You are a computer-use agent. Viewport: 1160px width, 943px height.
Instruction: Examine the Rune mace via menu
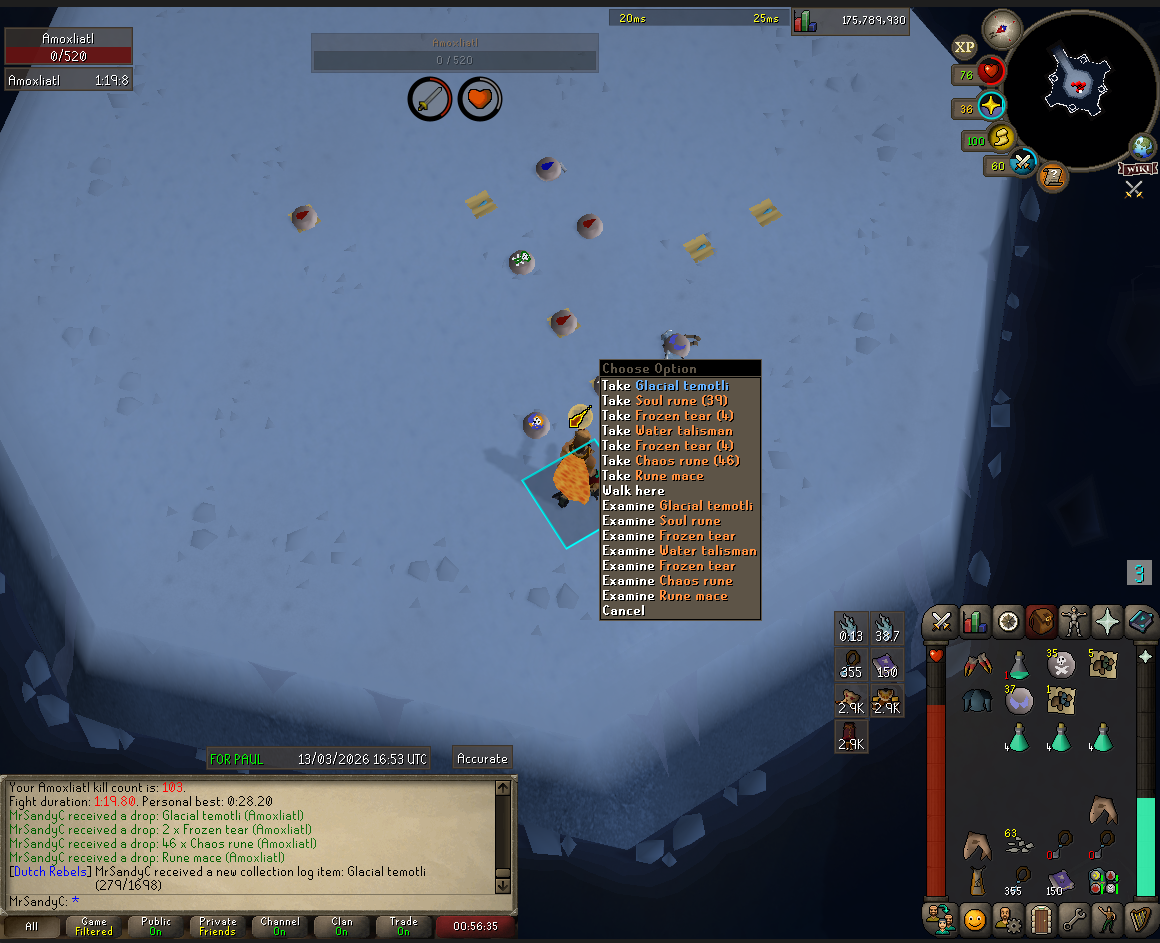[x=665, y=596]
